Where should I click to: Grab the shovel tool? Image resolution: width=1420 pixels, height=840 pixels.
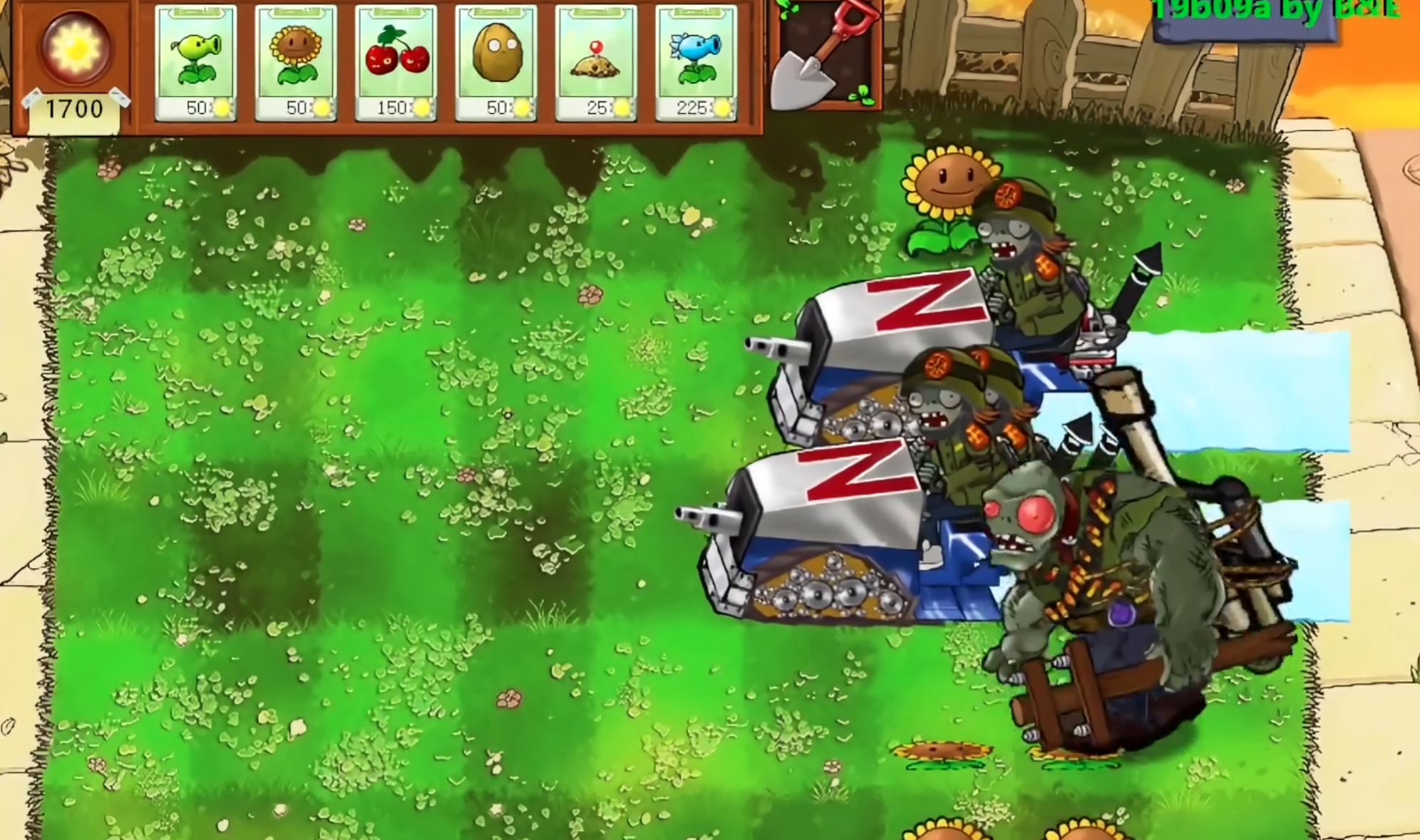(x=825, y=56)
